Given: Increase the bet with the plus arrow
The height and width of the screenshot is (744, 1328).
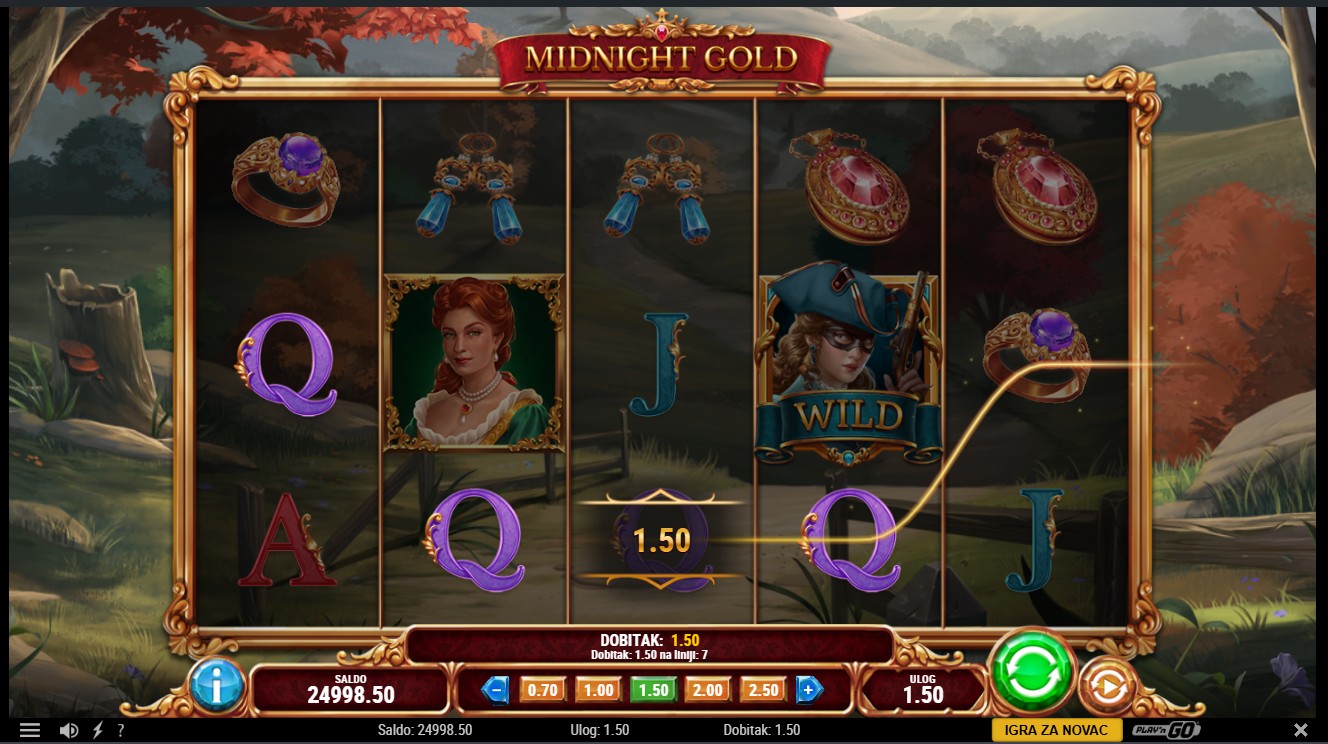Looking at the screenshot, I should pos(809,689).
